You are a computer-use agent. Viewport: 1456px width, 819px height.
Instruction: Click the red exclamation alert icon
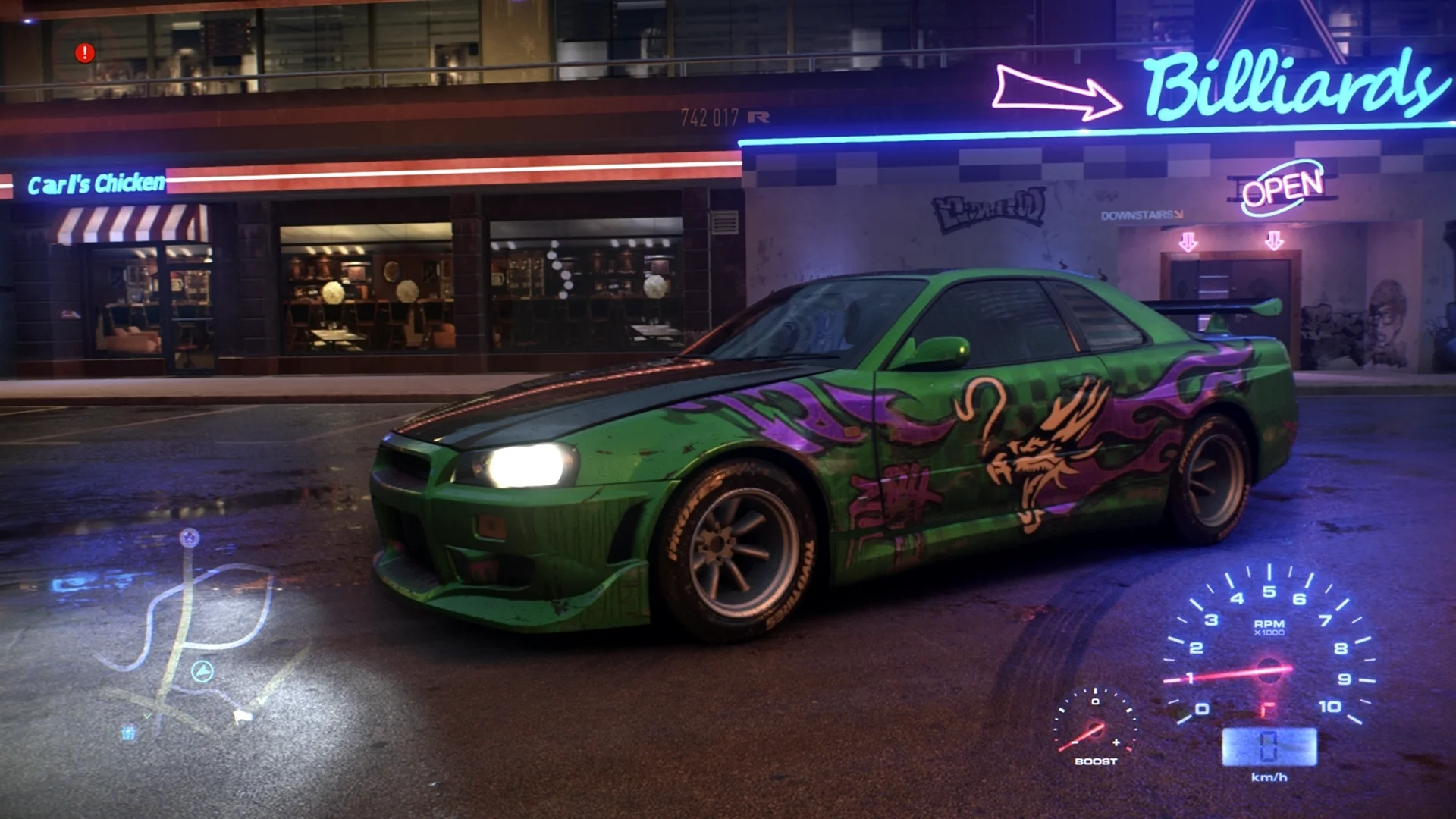pos(85,53)
